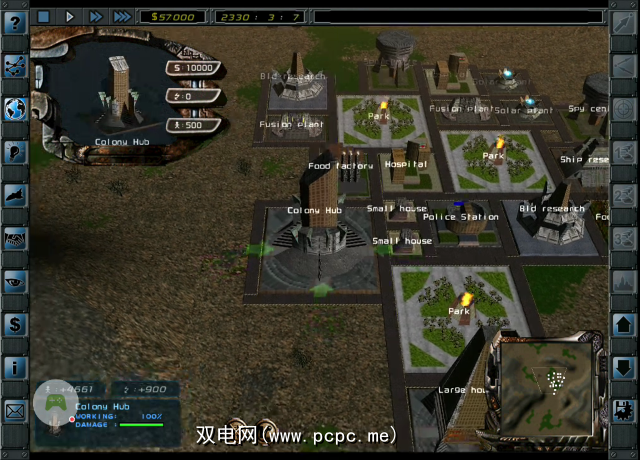Click the eye spy icon
Viewport: 640px width, 460px height.
[15, 281]
